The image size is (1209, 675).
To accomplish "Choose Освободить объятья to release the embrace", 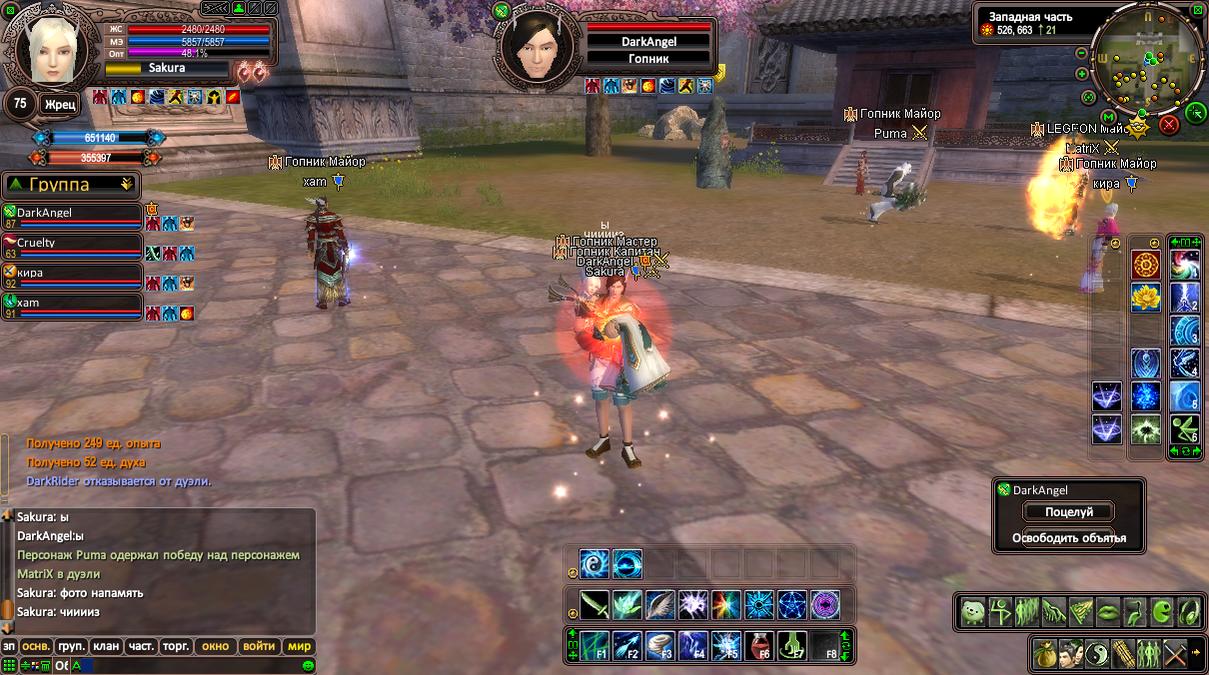I will click(x=1069, y=538).
